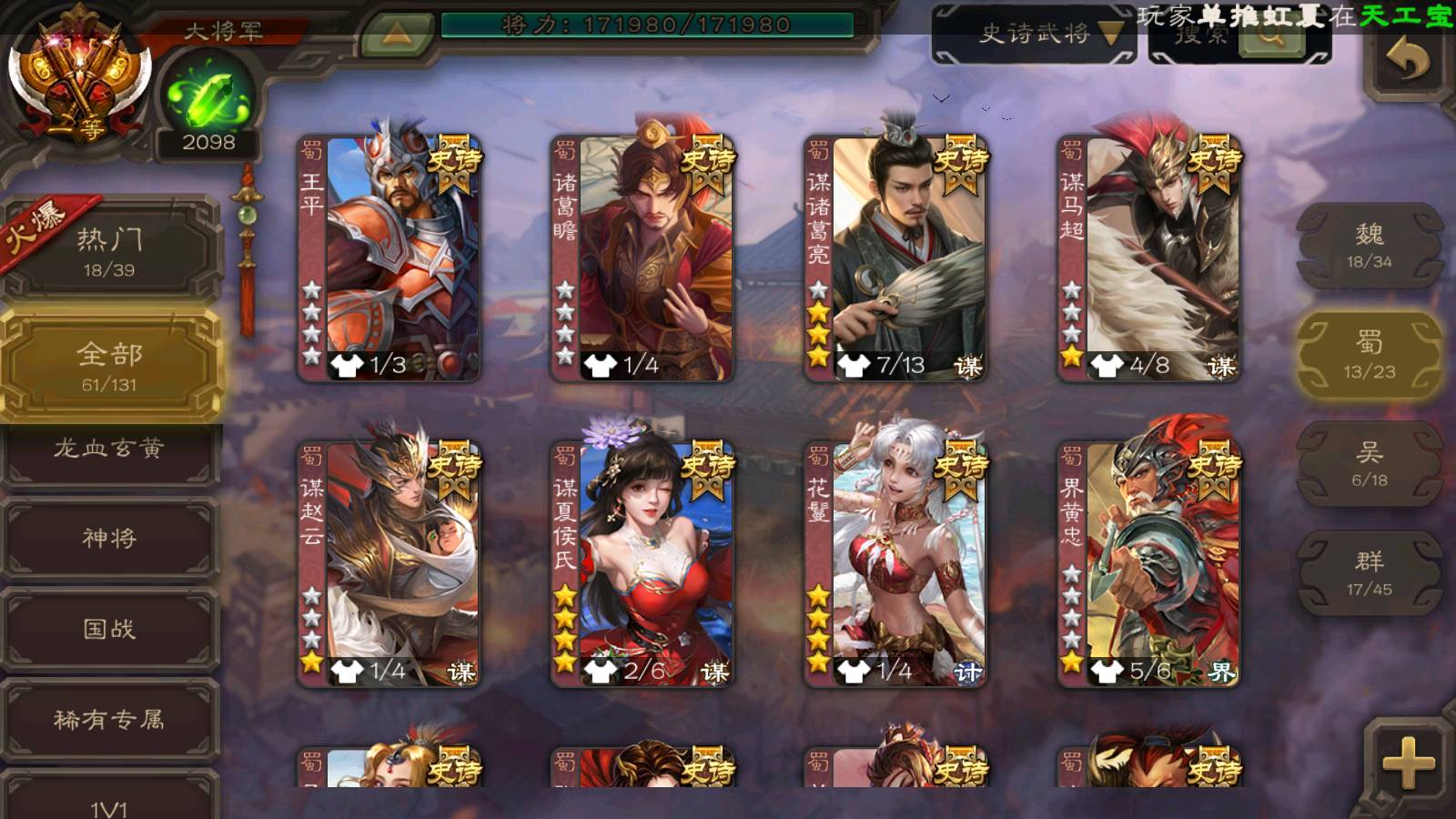
Task: Open the 界黄忠 general card
Action: [x=1148, y=564]
